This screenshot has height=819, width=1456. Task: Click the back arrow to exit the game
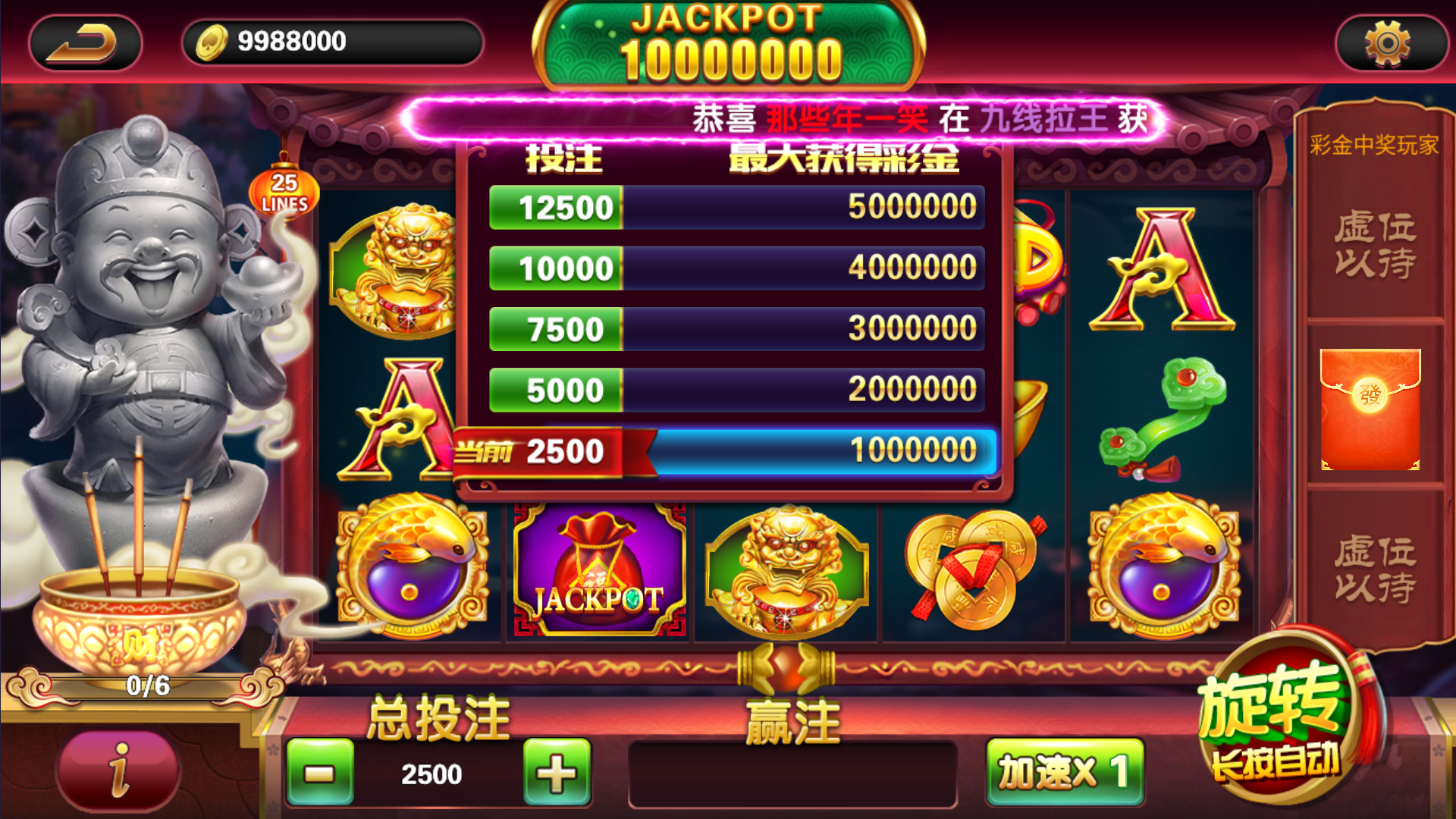coord(83,42)
